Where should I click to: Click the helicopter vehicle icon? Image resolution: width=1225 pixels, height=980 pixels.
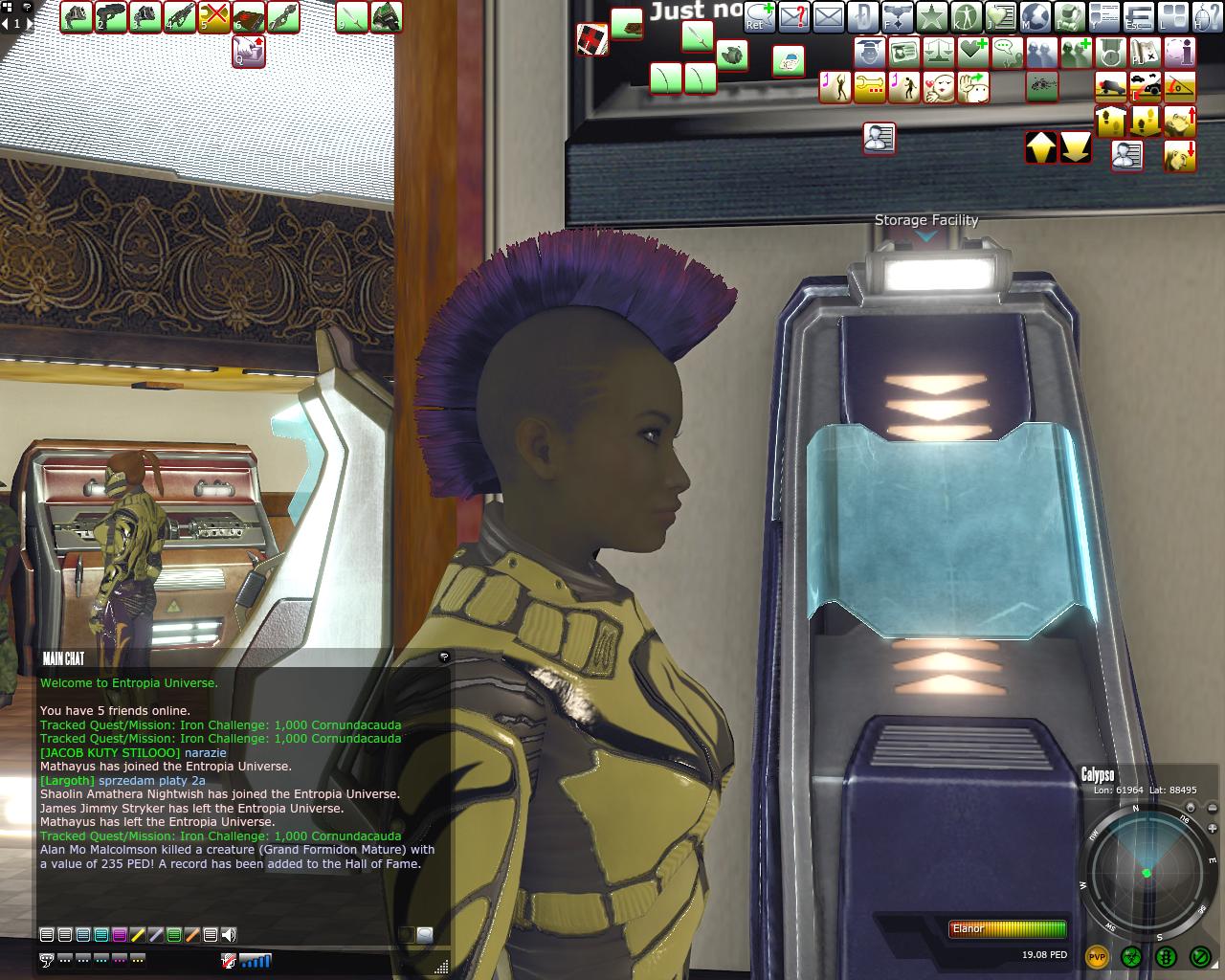point(1041,86)
